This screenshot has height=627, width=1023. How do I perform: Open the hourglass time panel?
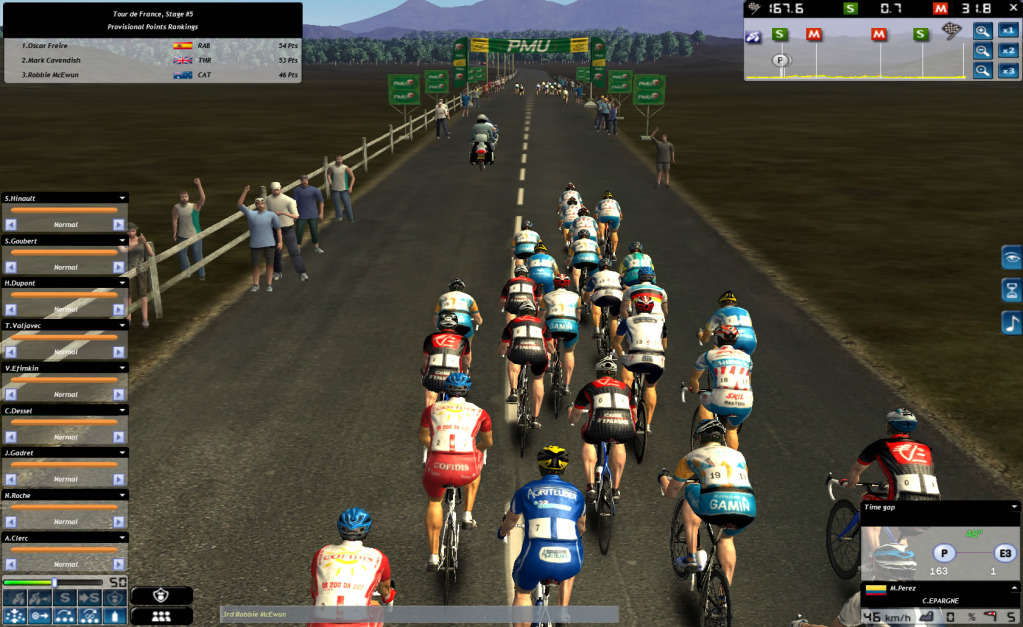(1012, 290)
